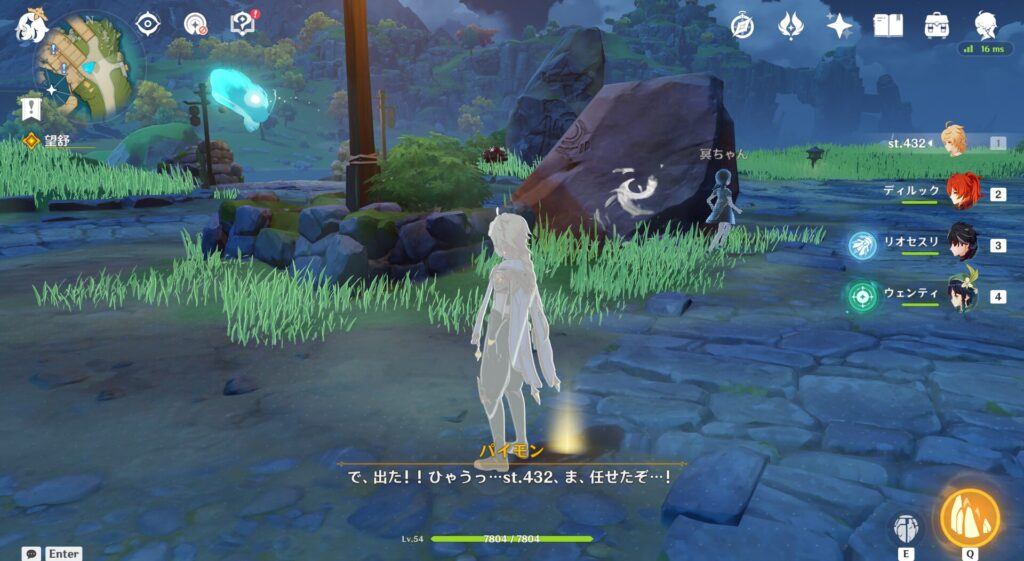Select party member st.432
This screenshot has height=561, width=1024.
[x=953, y=142]
